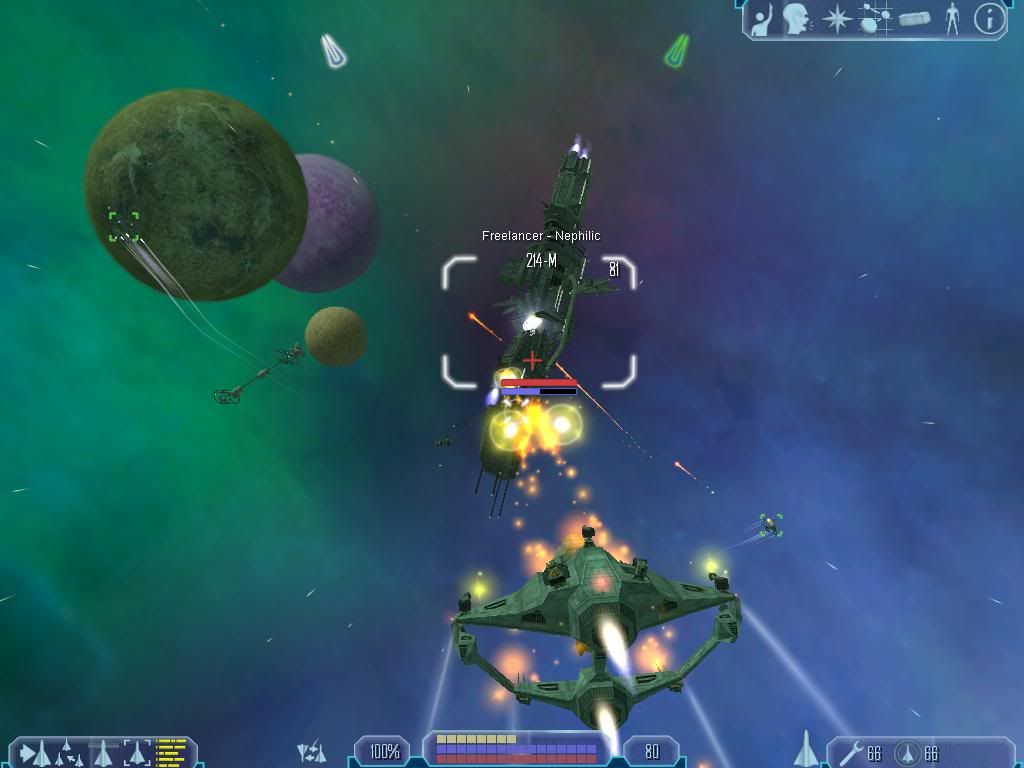Open chat with the talking head icon
1024x768 pixels.
[796, 18]
